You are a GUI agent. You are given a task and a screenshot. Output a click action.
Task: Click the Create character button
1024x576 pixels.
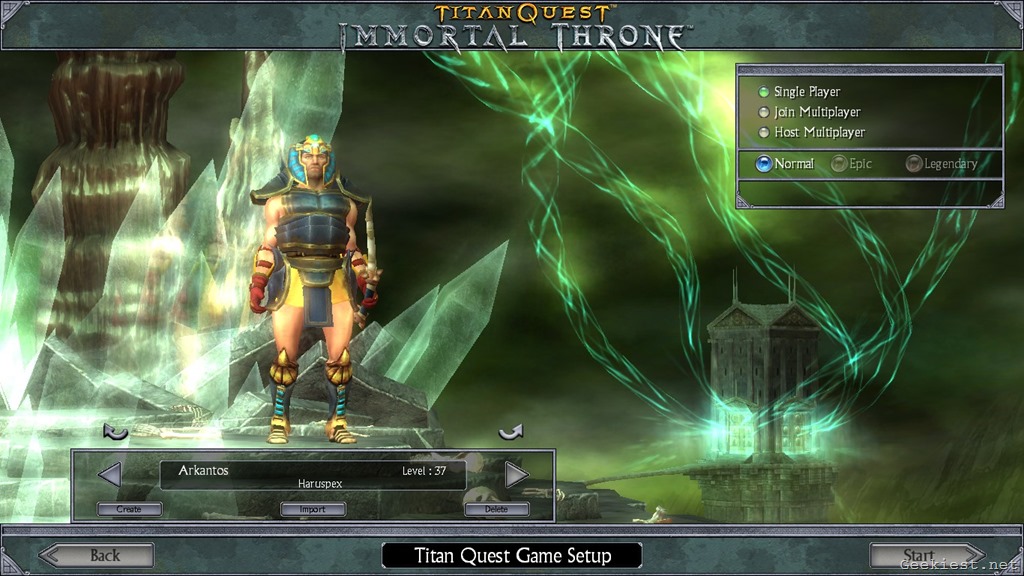[129, 509]
